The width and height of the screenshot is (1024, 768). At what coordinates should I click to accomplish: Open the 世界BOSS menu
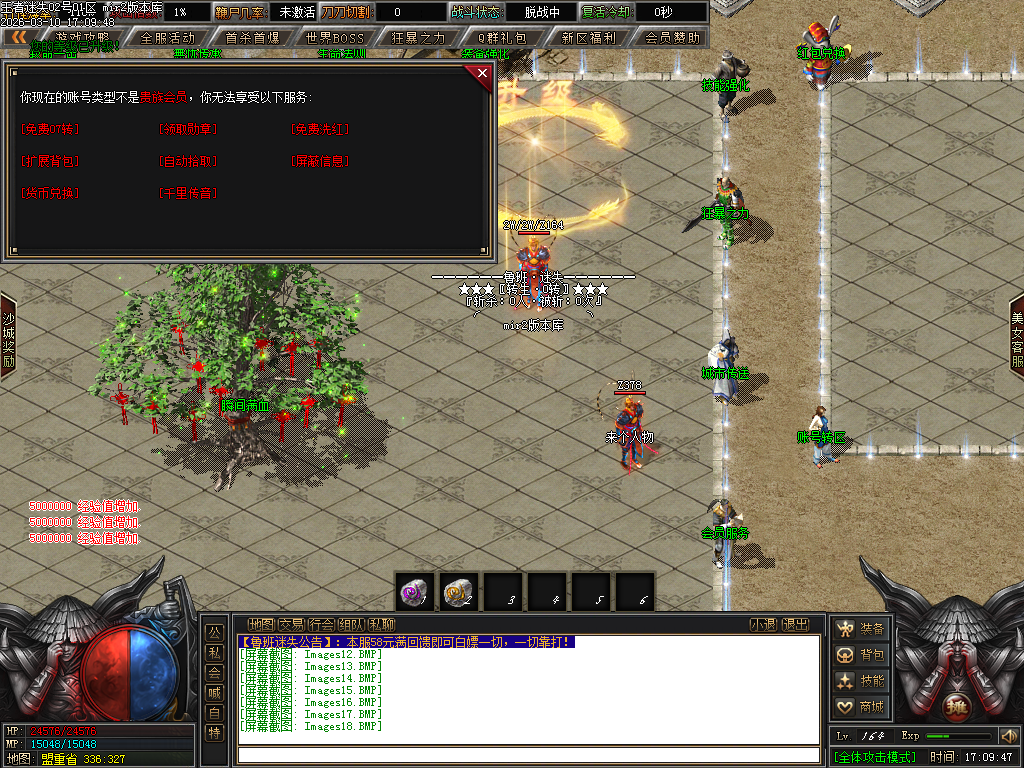coord(335,38)
